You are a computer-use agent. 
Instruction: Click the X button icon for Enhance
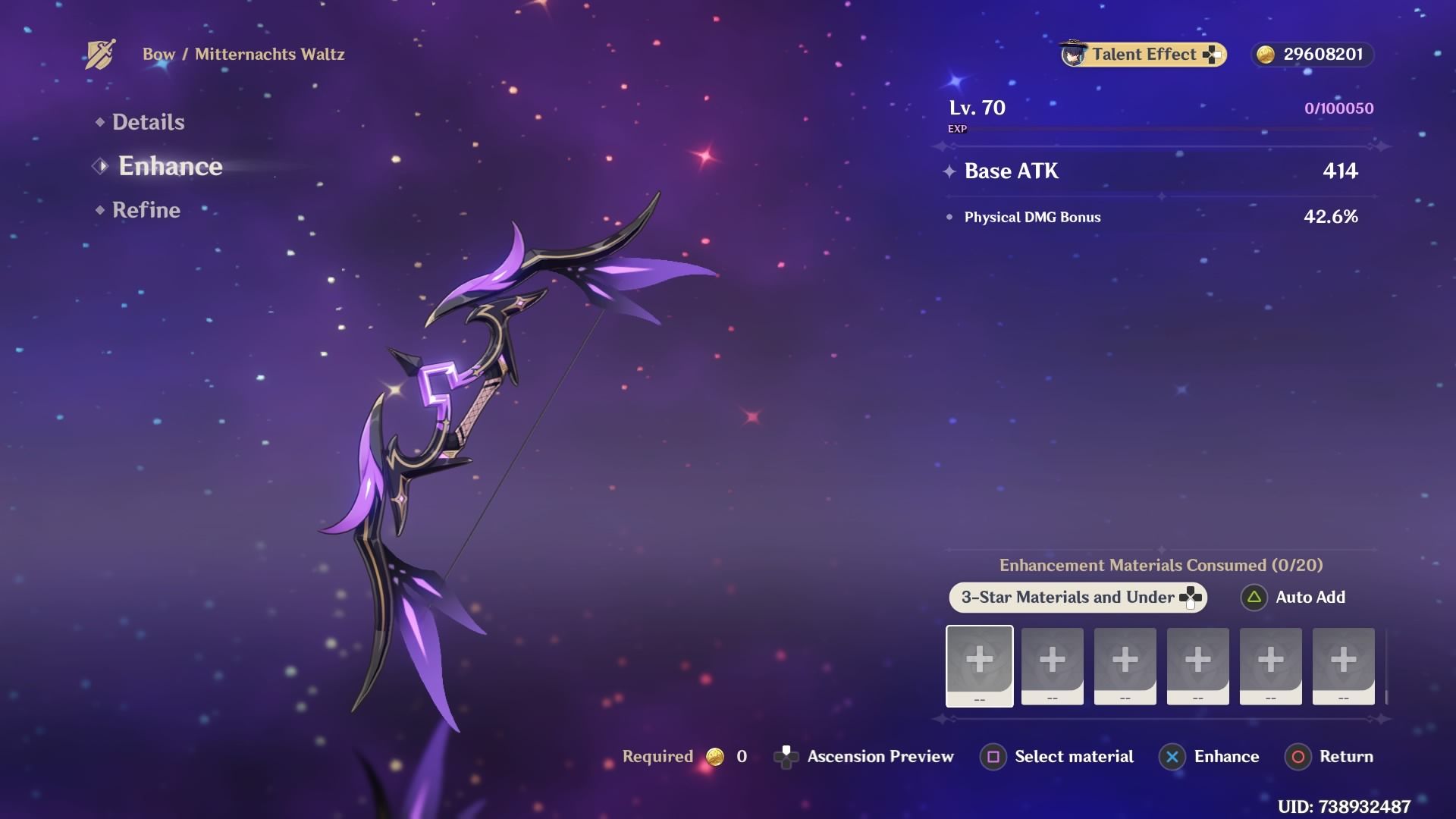click(1172, 756)
